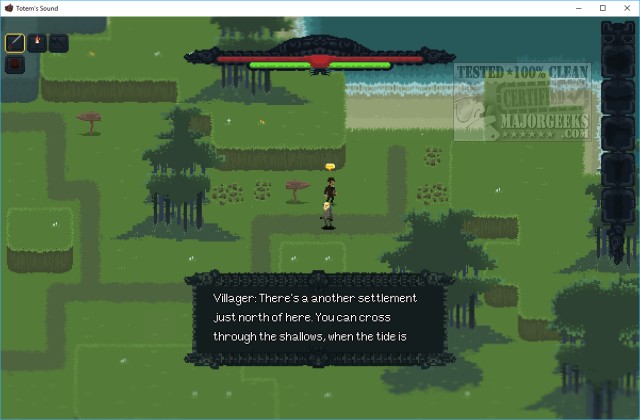Choose the fire torch slot
The image size is (640, 420).
[37, 43]
